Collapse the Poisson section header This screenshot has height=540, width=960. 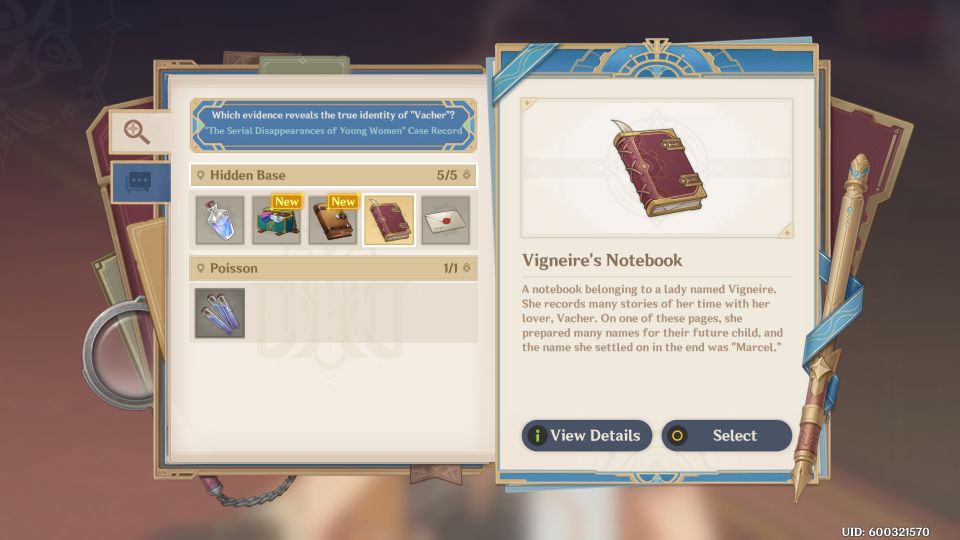332,268
